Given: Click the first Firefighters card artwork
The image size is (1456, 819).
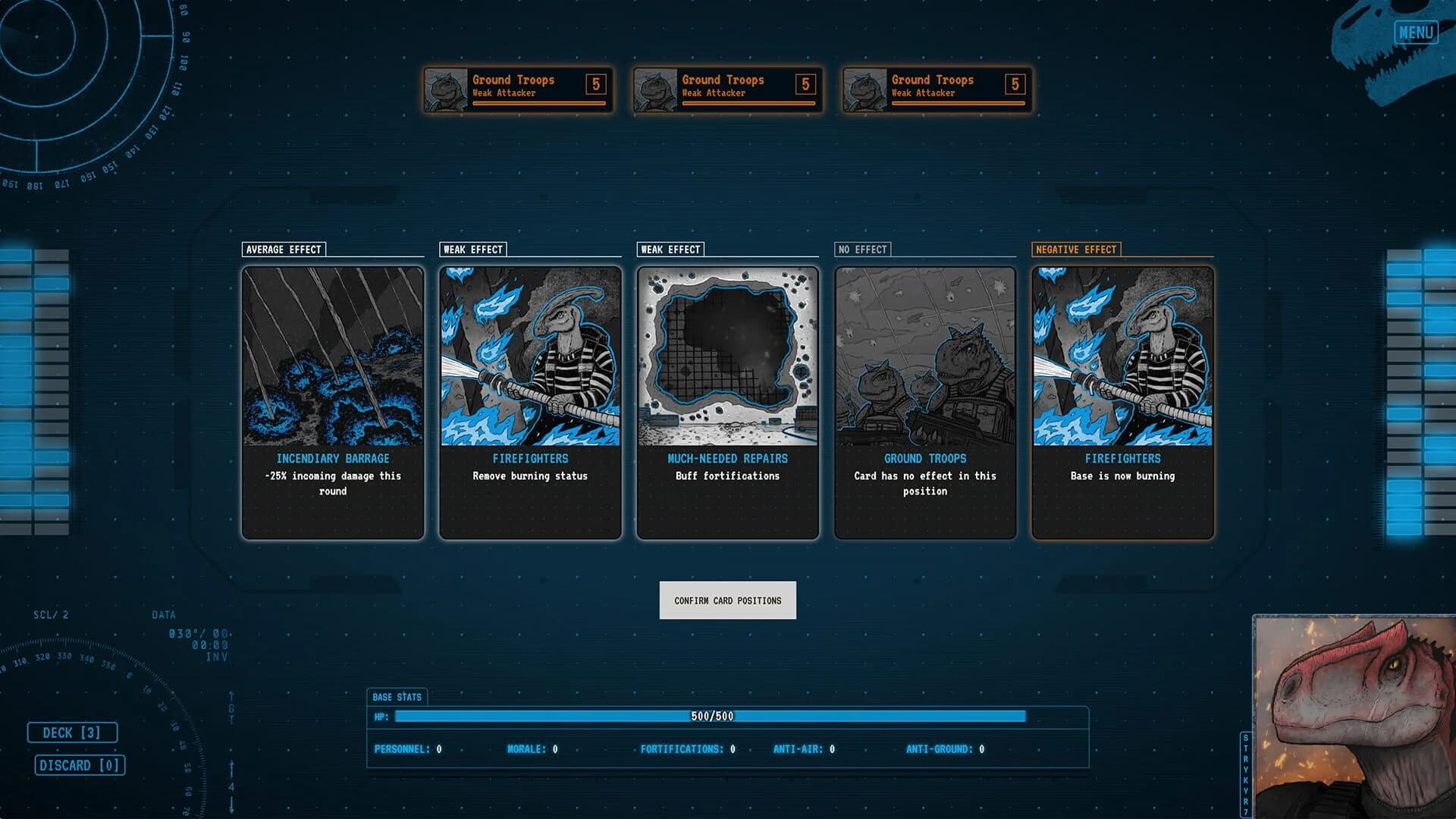Looking at the screenshot, I should pyautogui.click(x=530, y=356).
